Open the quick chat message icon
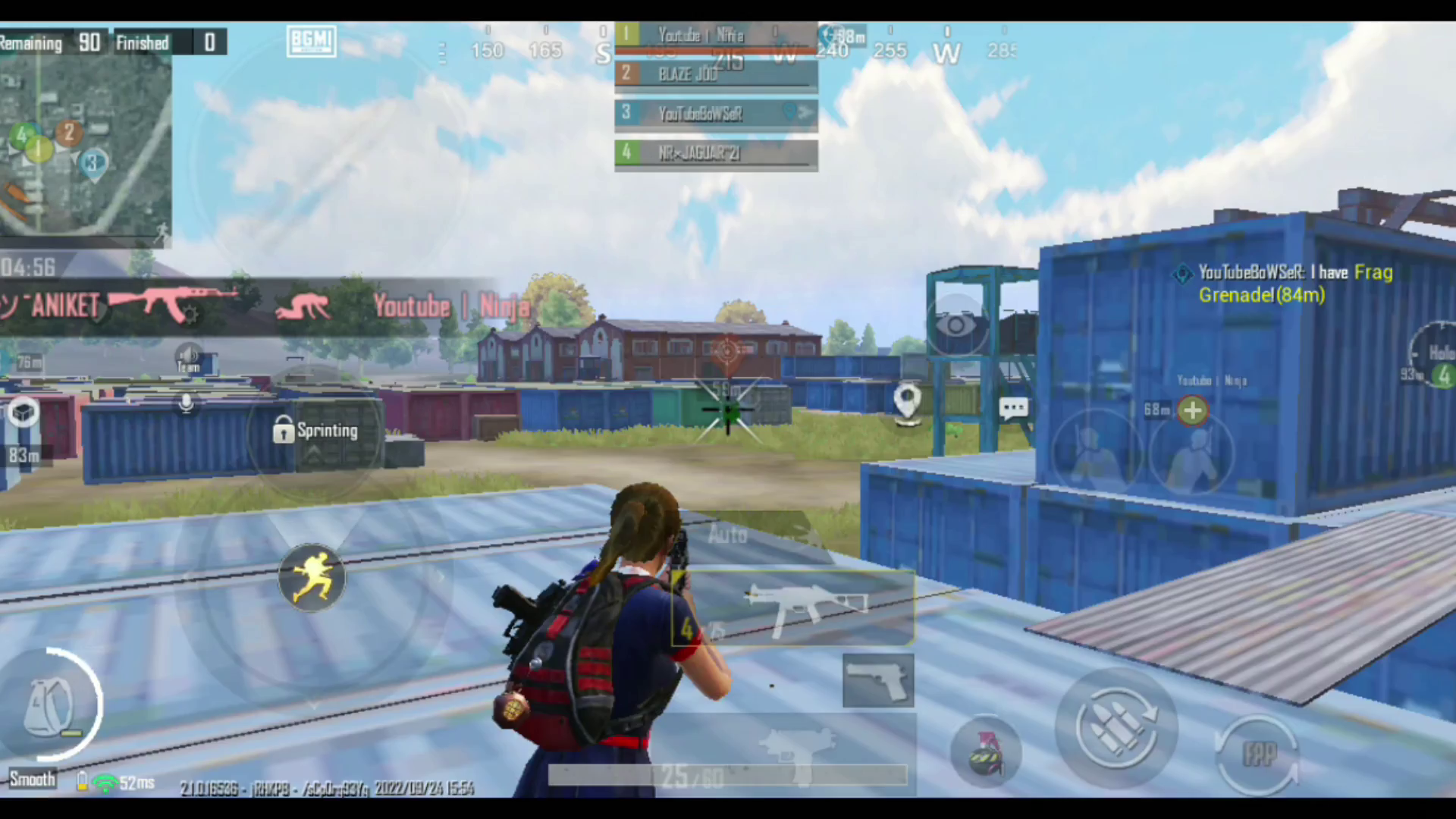 [1014, 408]
